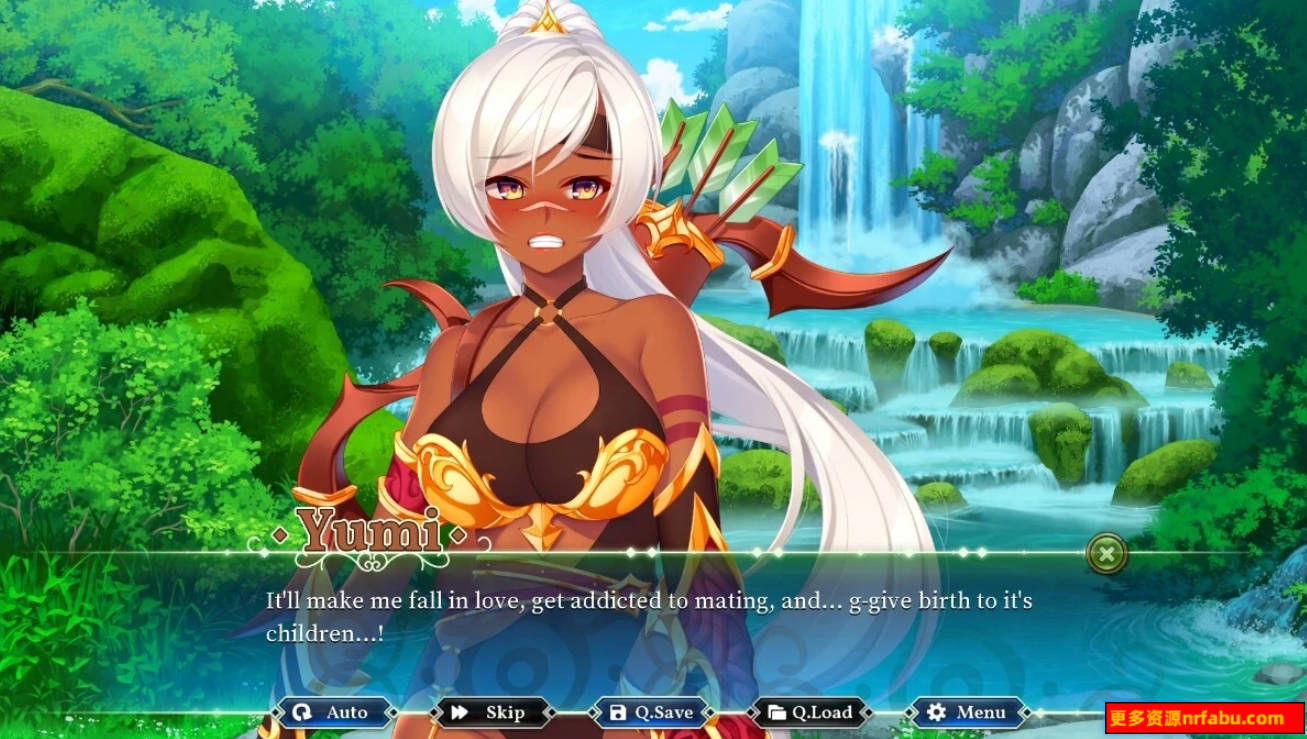This screenshot has width=1307, height=739.
Task: Expand the Q.Load screen
Action: click(x=810, y=712)
